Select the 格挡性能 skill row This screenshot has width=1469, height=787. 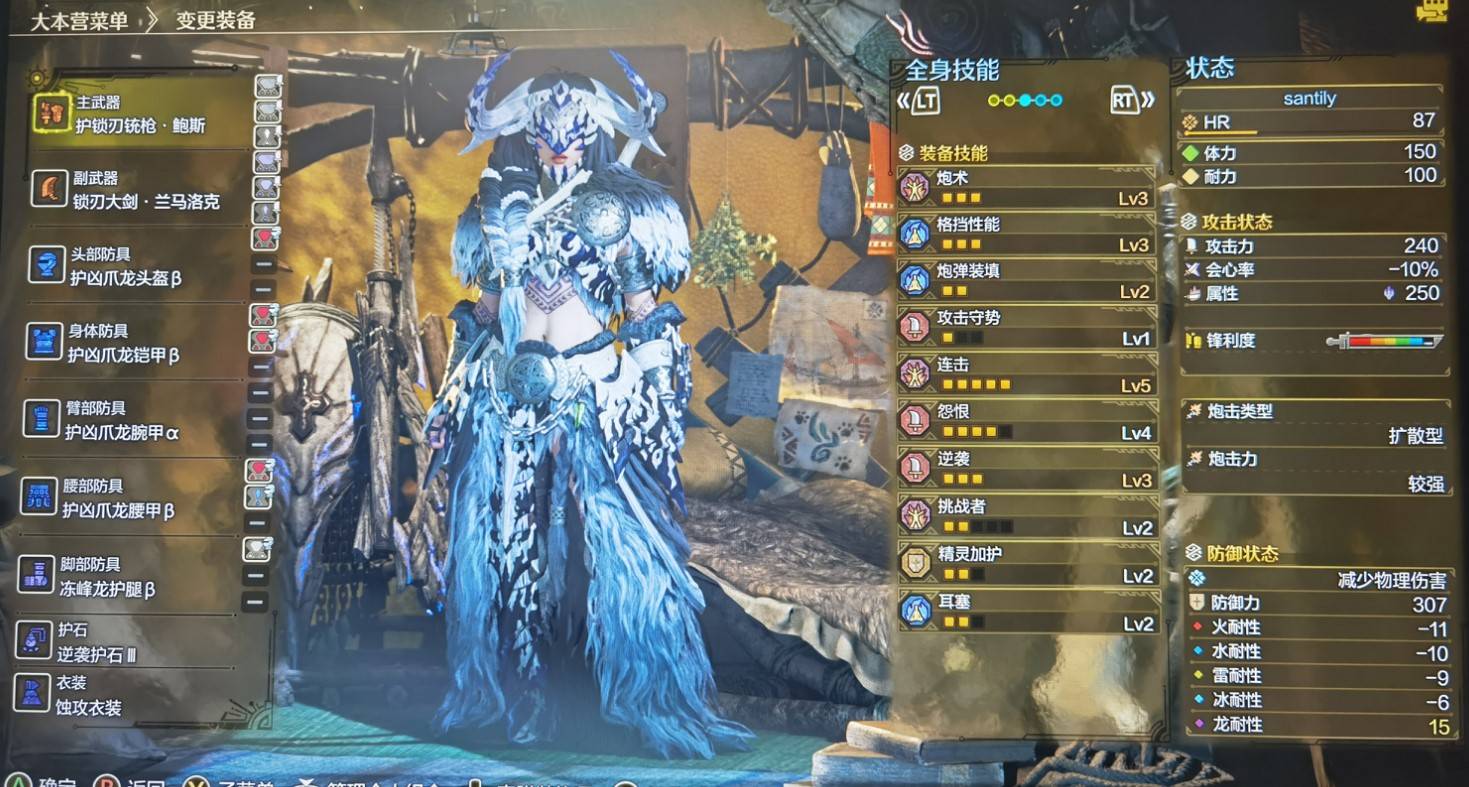pos(1027,235)
